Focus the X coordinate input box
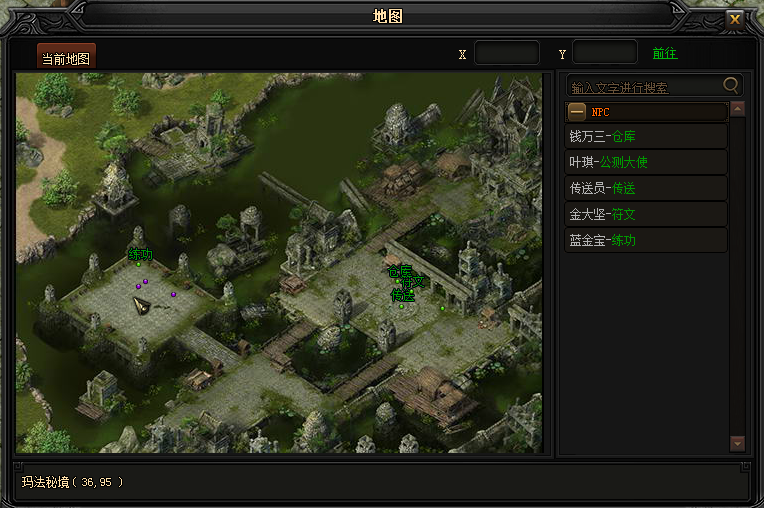The height and width of the screenshot is (508, 764). (506, 53)
